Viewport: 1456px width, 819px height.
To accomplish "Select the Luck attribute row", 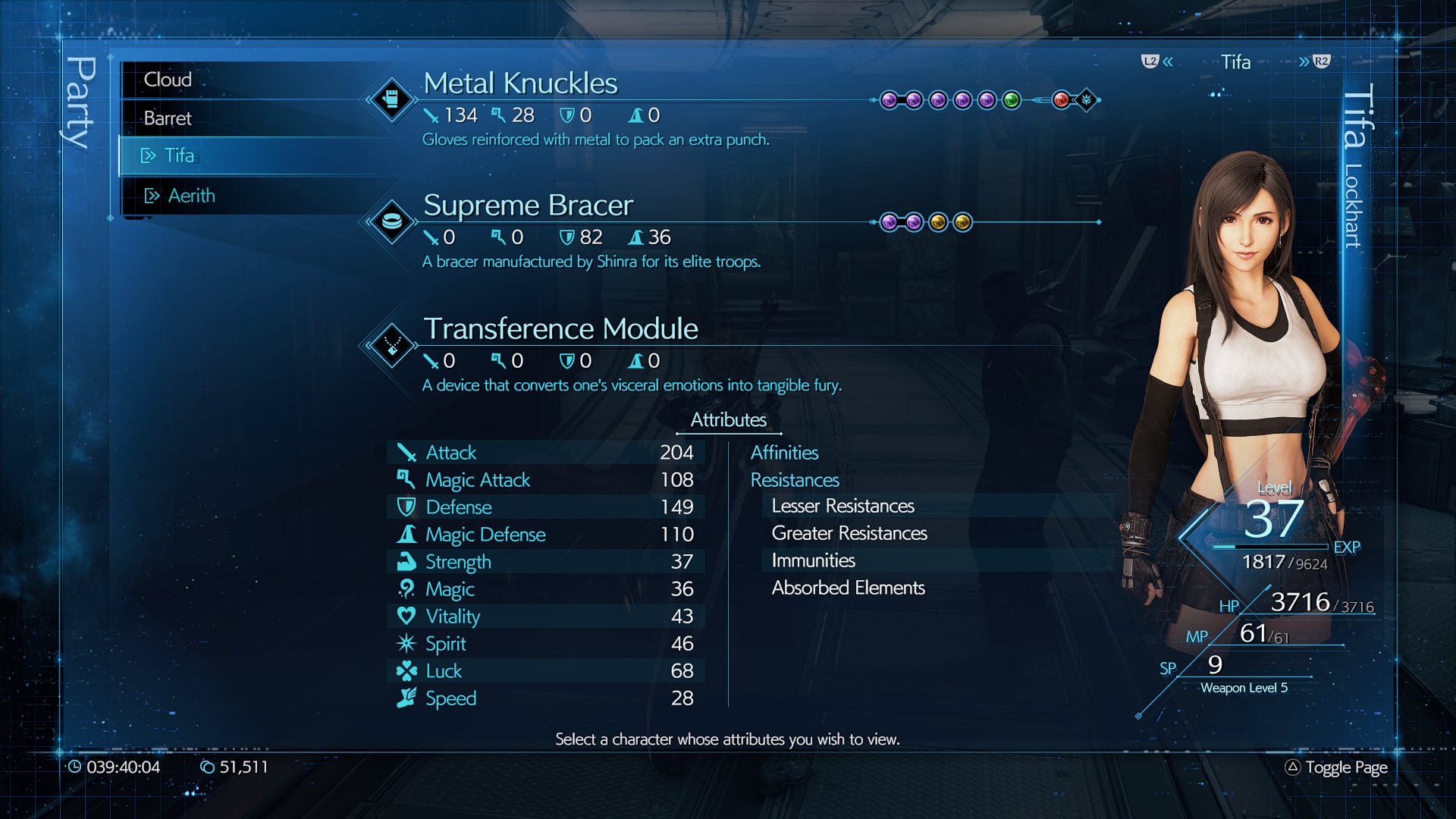I will [x=546, y=671].
